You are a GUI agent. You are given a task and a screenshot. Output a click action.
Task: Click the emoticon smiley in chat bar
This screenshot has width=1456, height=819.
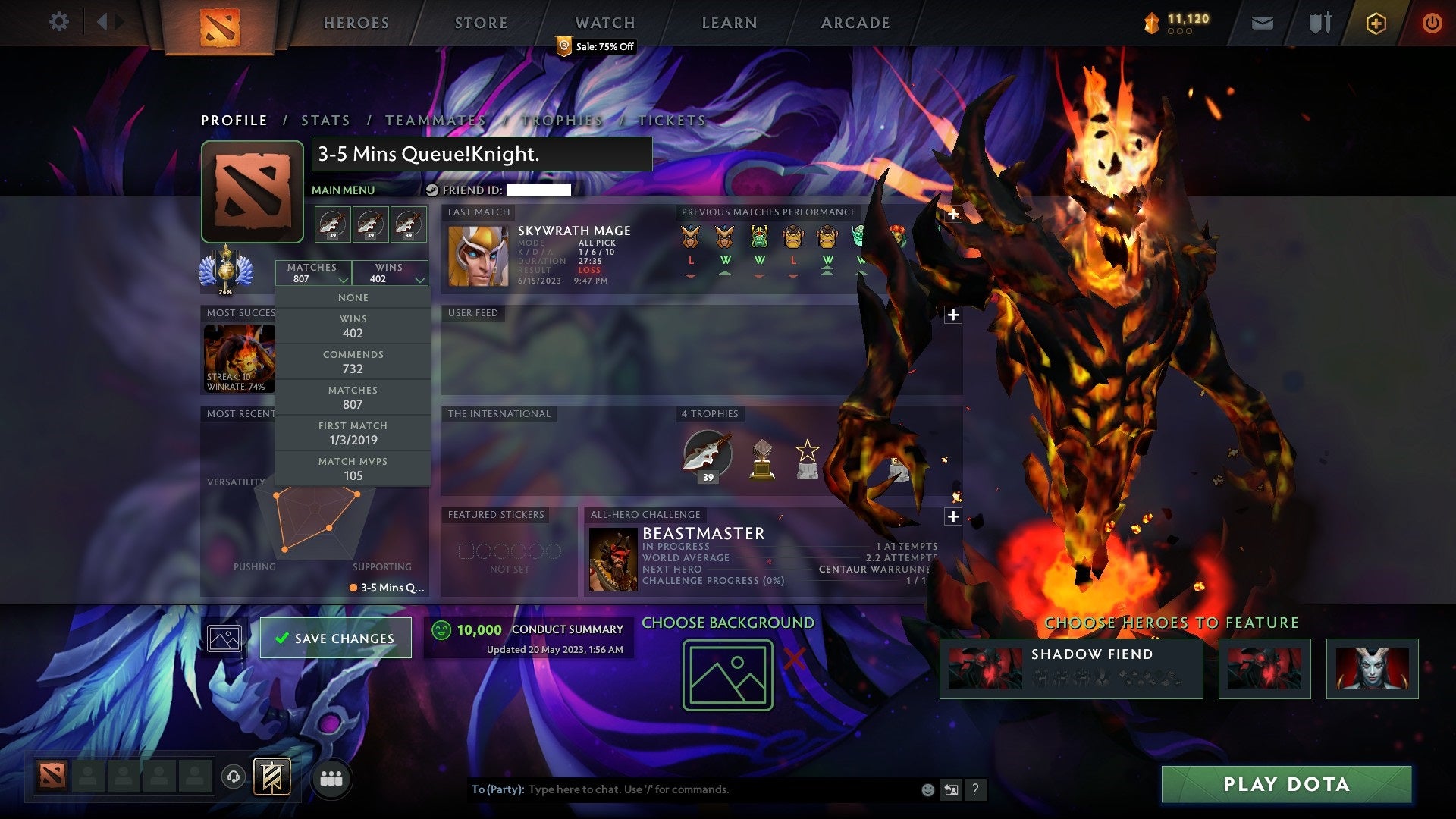[x=927, y=789]
